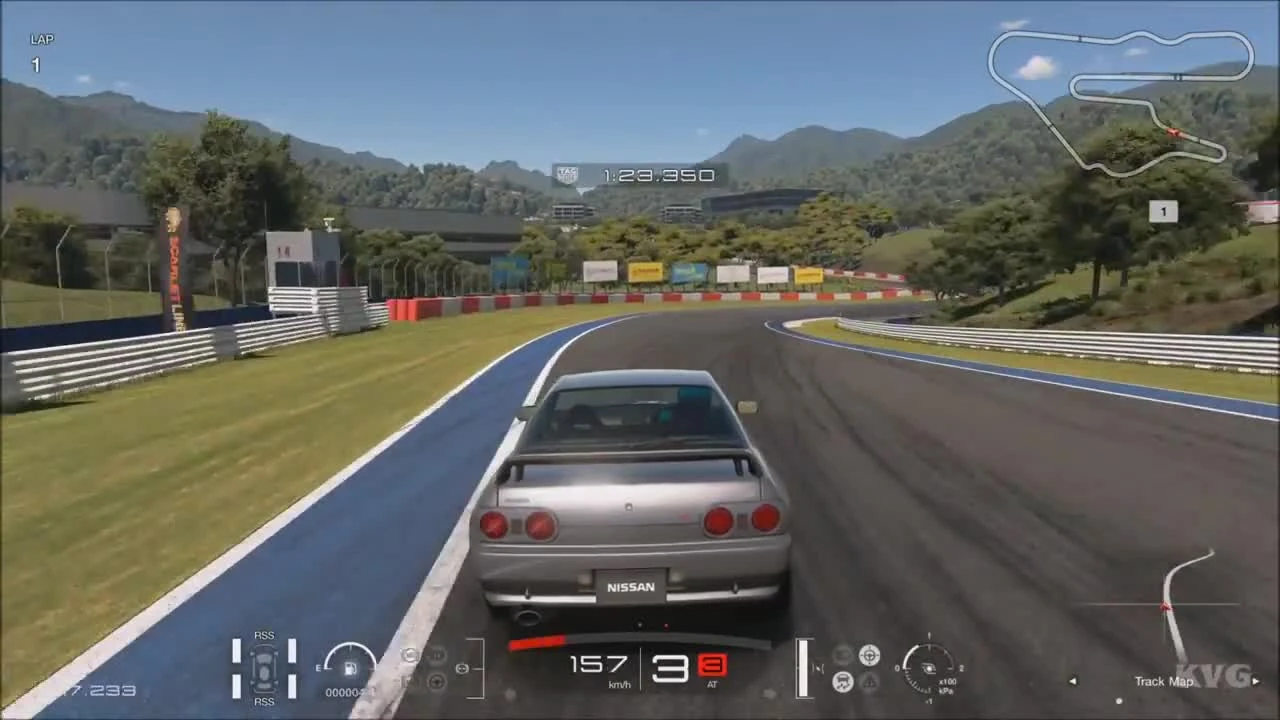
Task: Click the right arrow beside Track Map
Action: tap(1257, 680)
